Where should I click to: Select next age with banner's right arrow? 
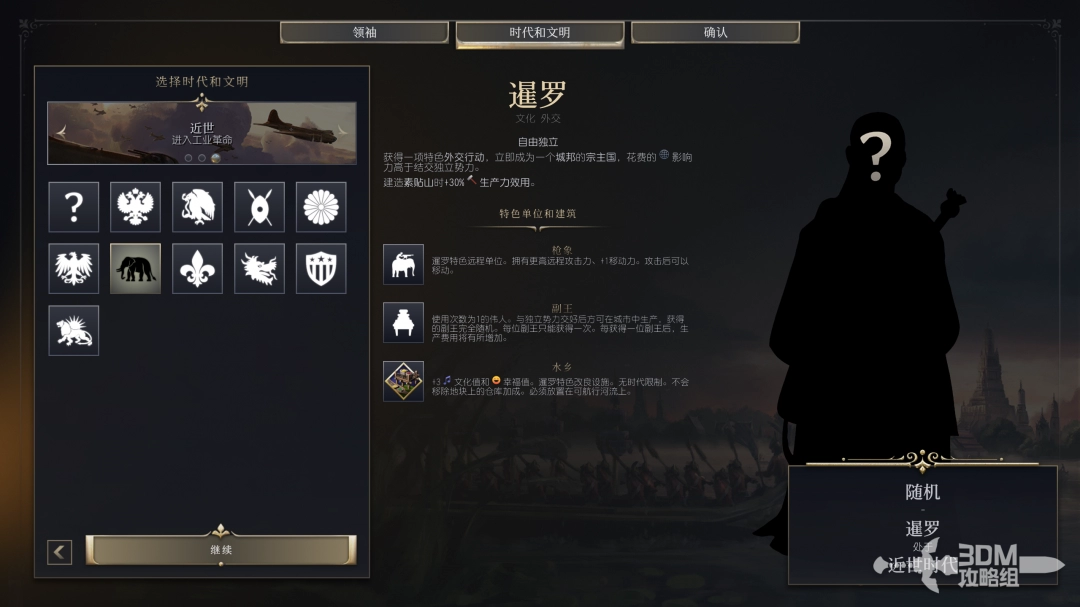pos(342,132)
